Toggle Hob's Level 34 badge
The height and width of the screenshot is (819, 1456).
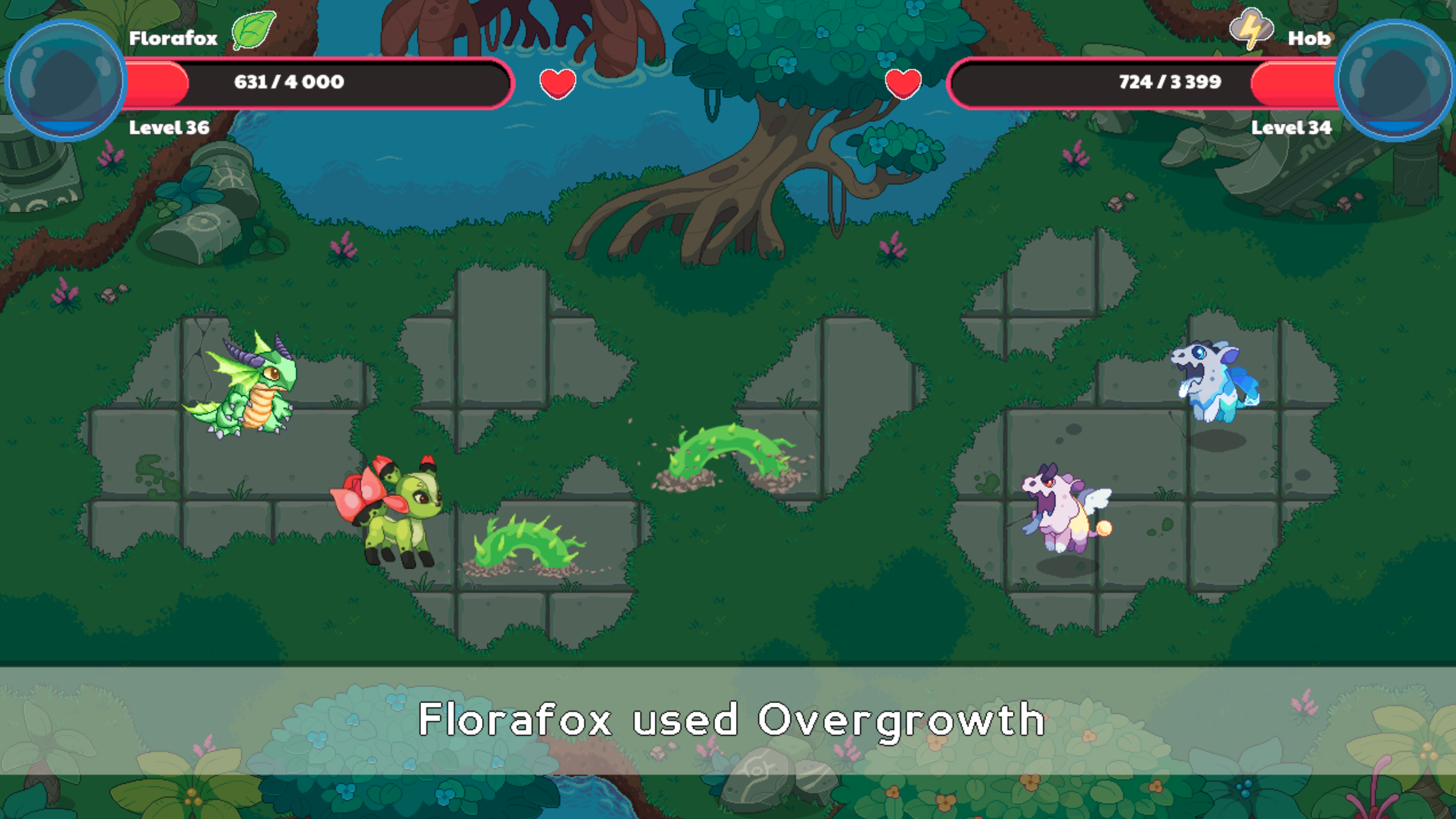pyautogui.click(x=1292, y=128)
